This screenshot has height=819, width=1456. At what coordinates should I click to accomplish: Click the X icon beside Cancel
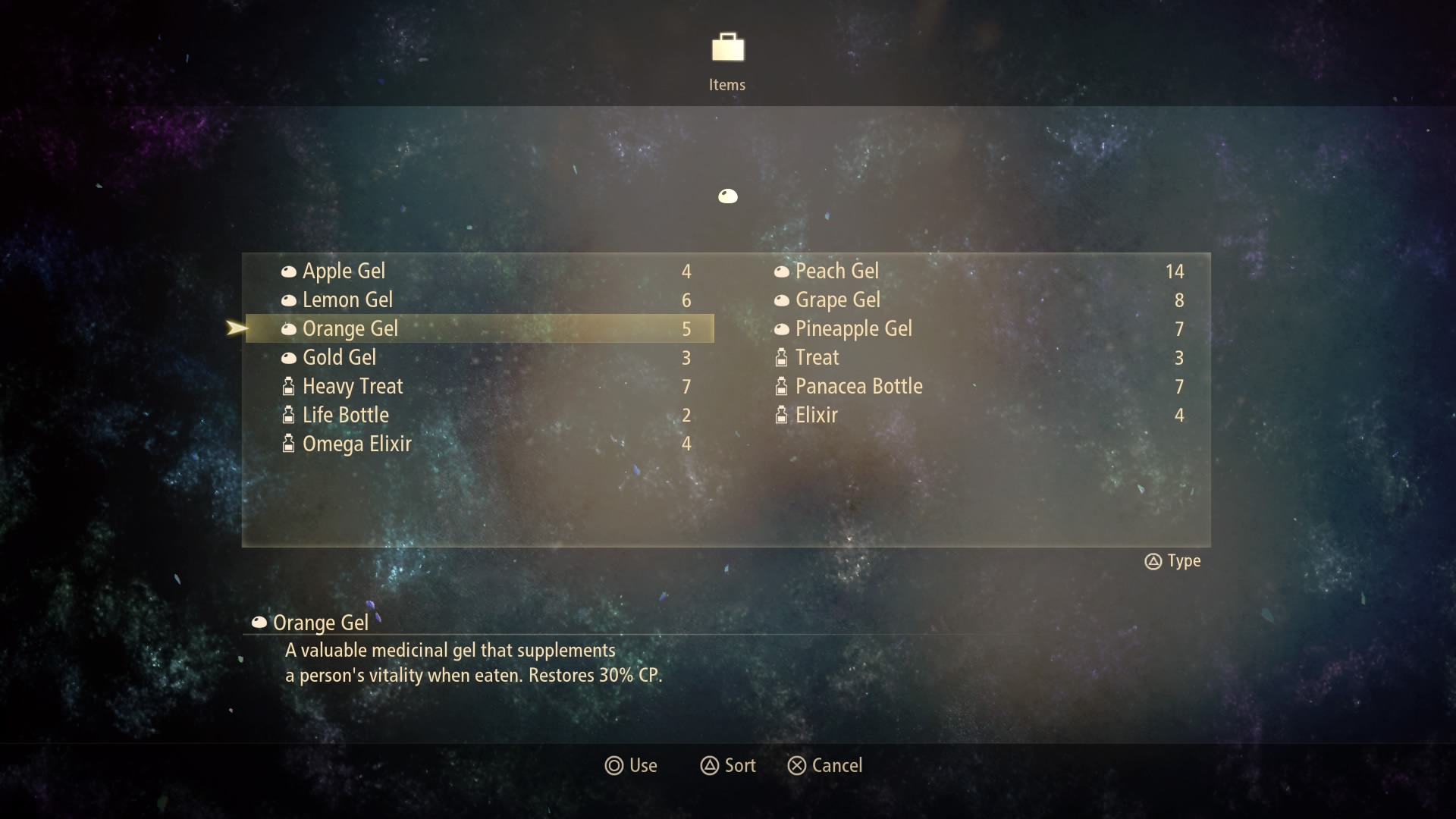796,766
